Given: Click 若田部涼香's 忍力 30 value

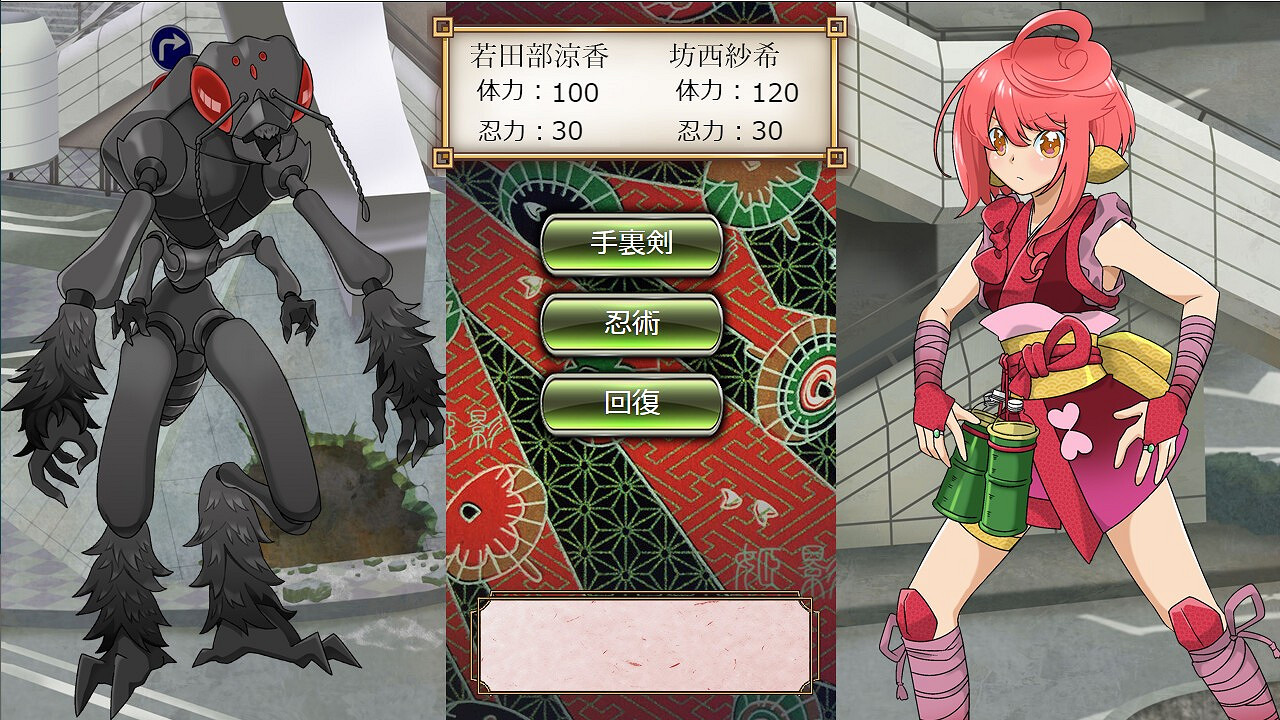Looking at the screenshot, I should click(530, 128).
